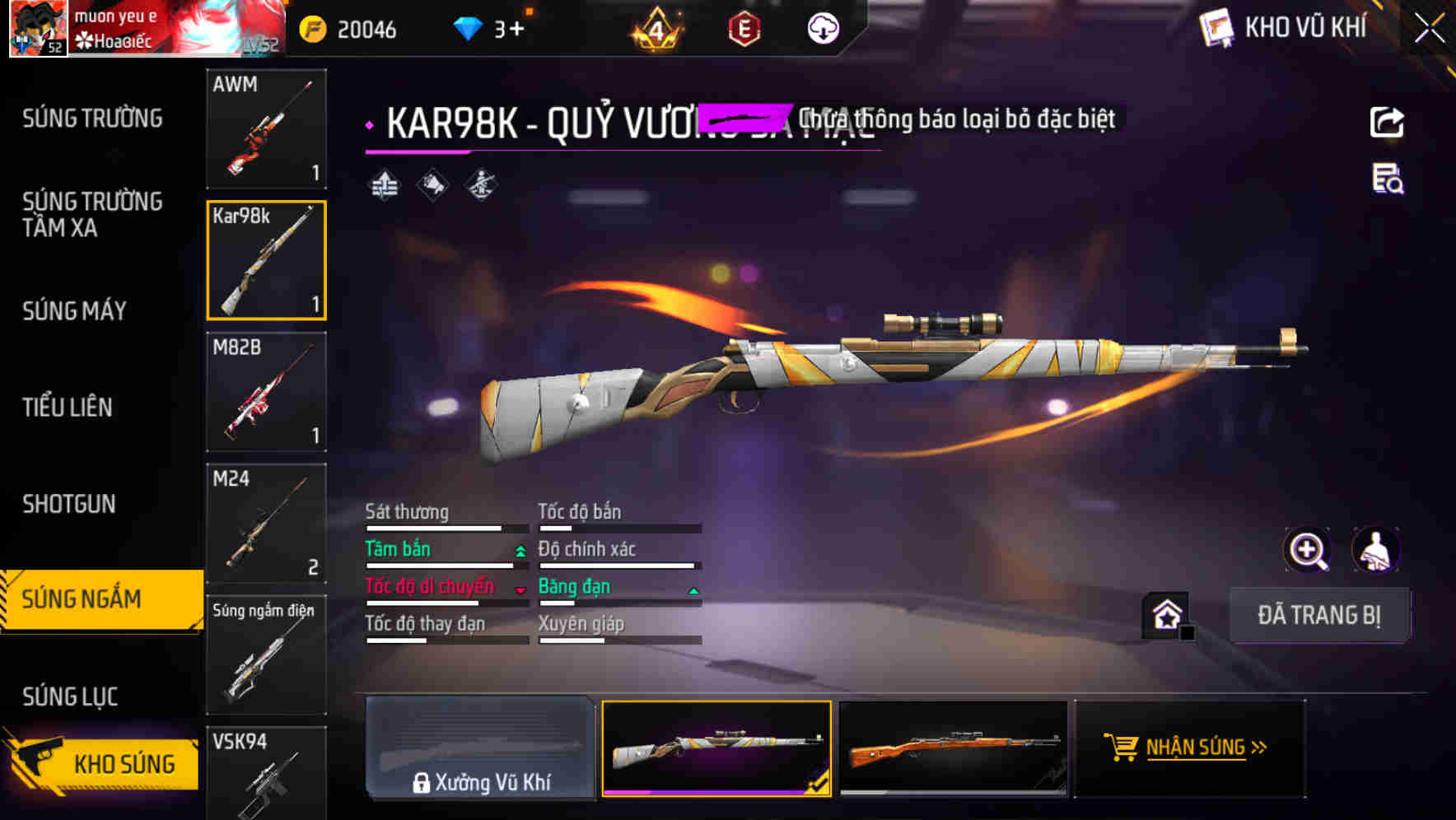1456x820 pixels.
Task: Open the home star decoration icon near ĐÃ TRANG BỊ
Action: pyautogui.click(x=1164, y=615)
